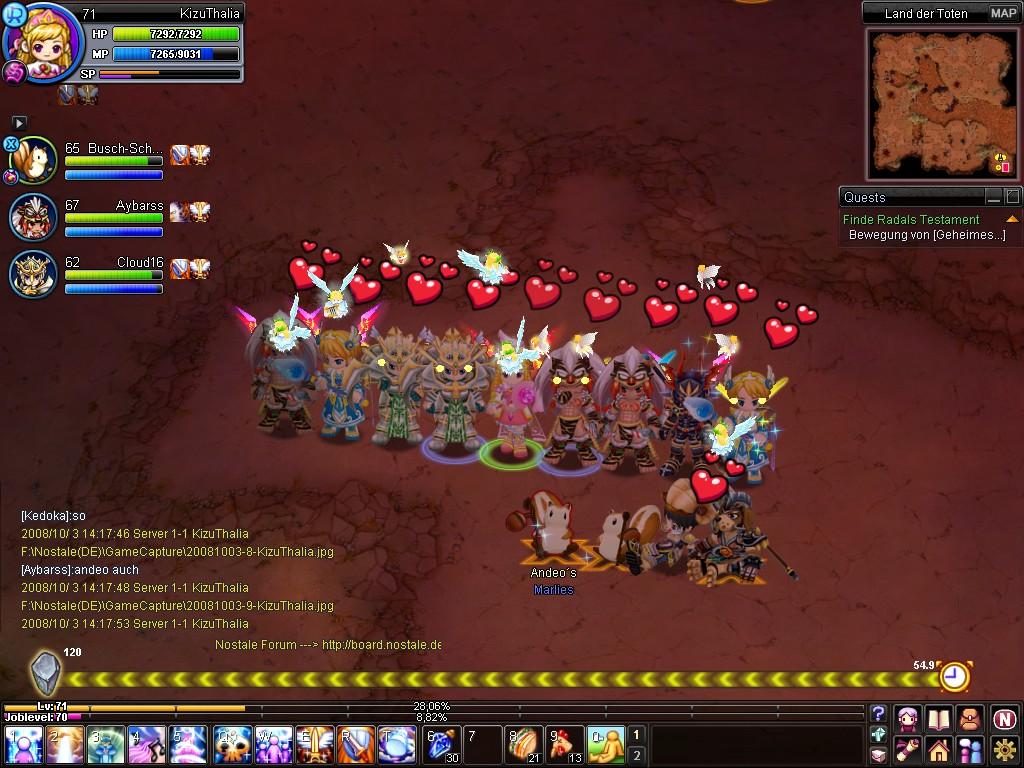Collapse the quest with the orange arrow
Screen dimensions: 1024x768
[x=1012, y=219]
